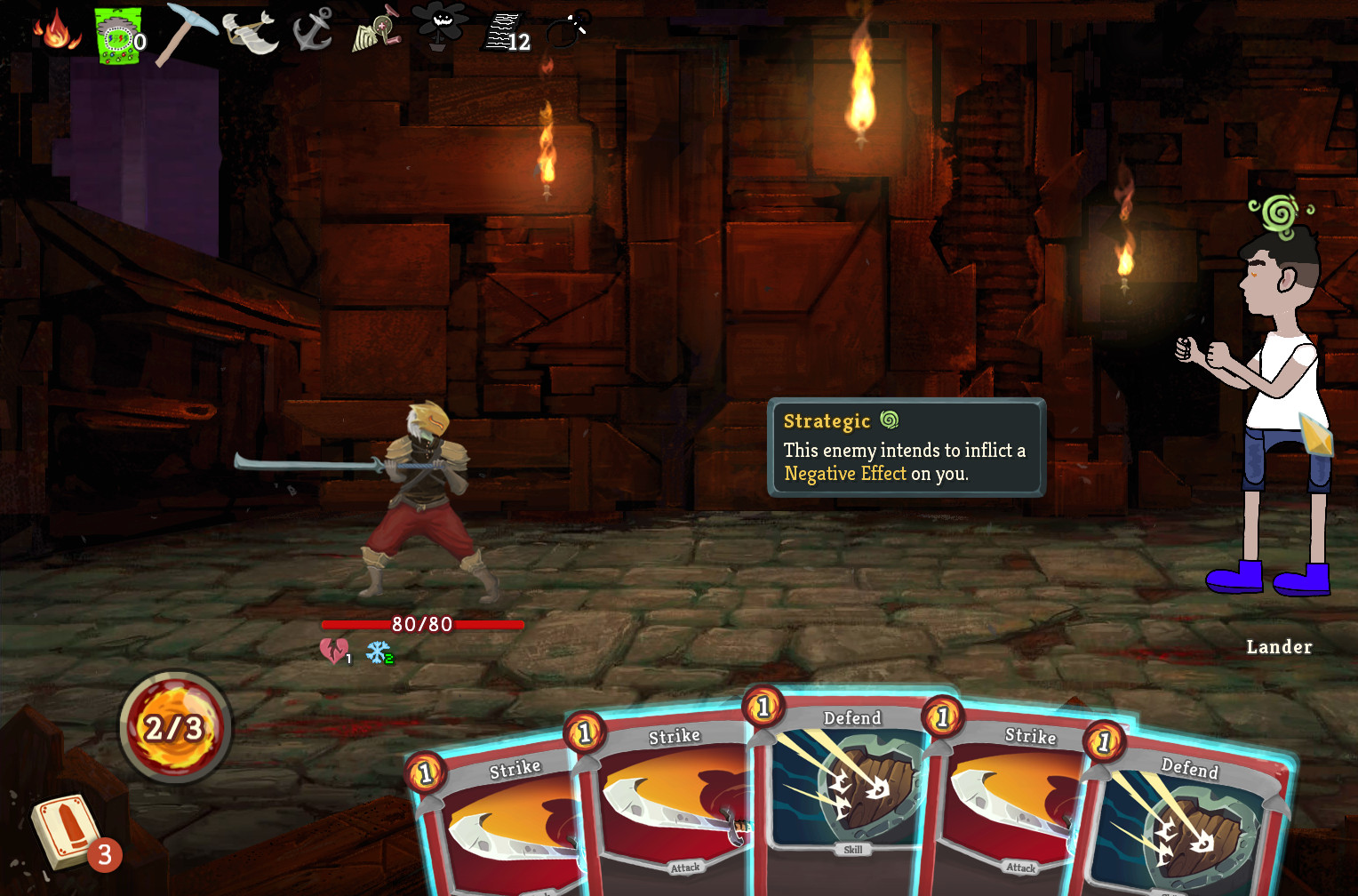This screenshot has height=896, width=1358.
Task: View the wrapped boomerang blade relic
Action: point(250,32)
